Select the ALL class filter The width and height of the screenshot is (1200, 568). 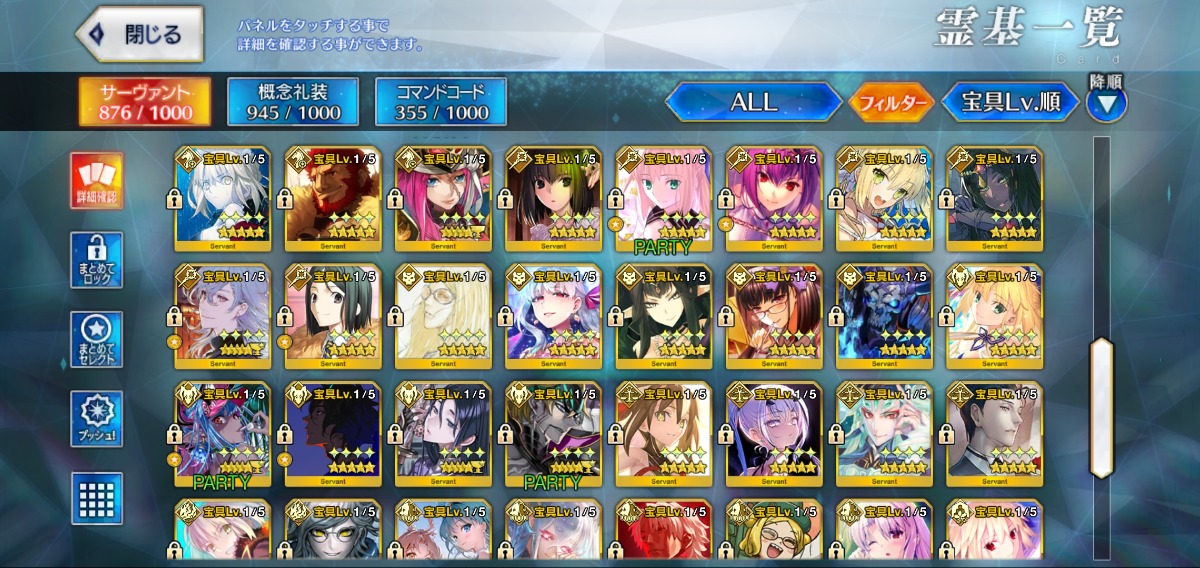coord(753,102)
